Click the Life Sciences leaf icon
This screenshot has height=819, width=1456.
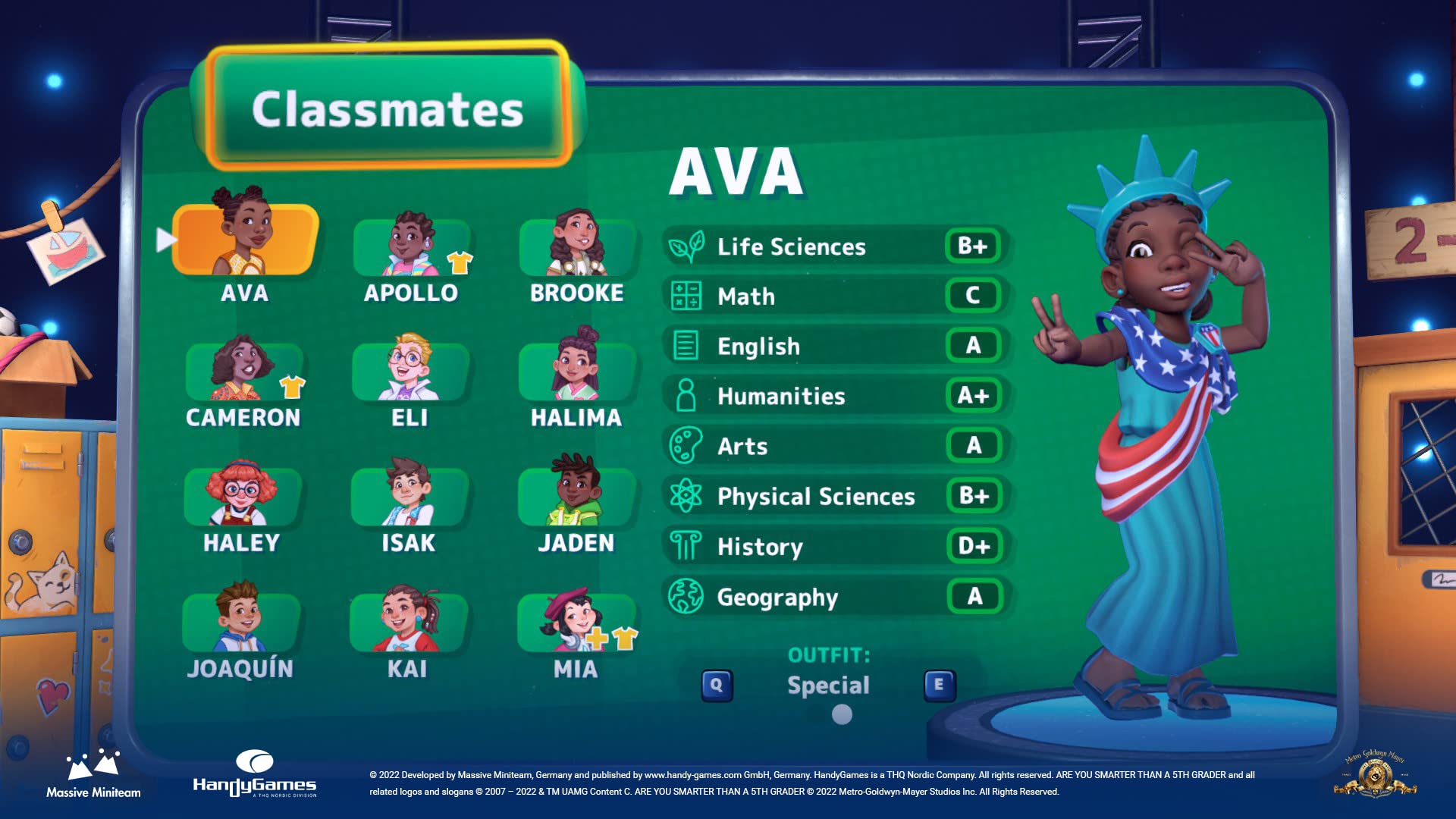point(685,246)
